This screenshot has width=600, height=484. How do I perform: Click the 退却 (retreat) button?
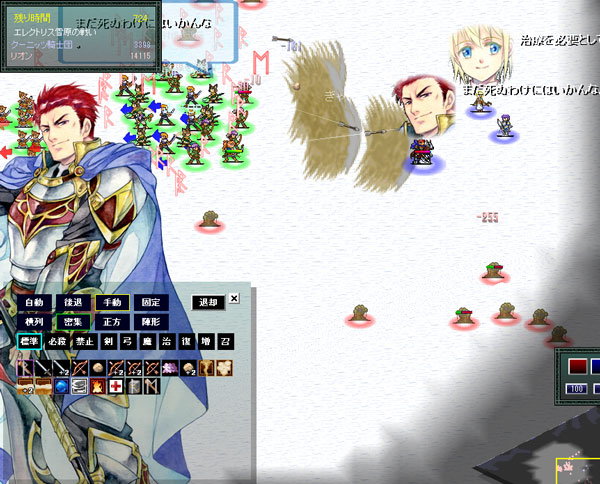207,302
